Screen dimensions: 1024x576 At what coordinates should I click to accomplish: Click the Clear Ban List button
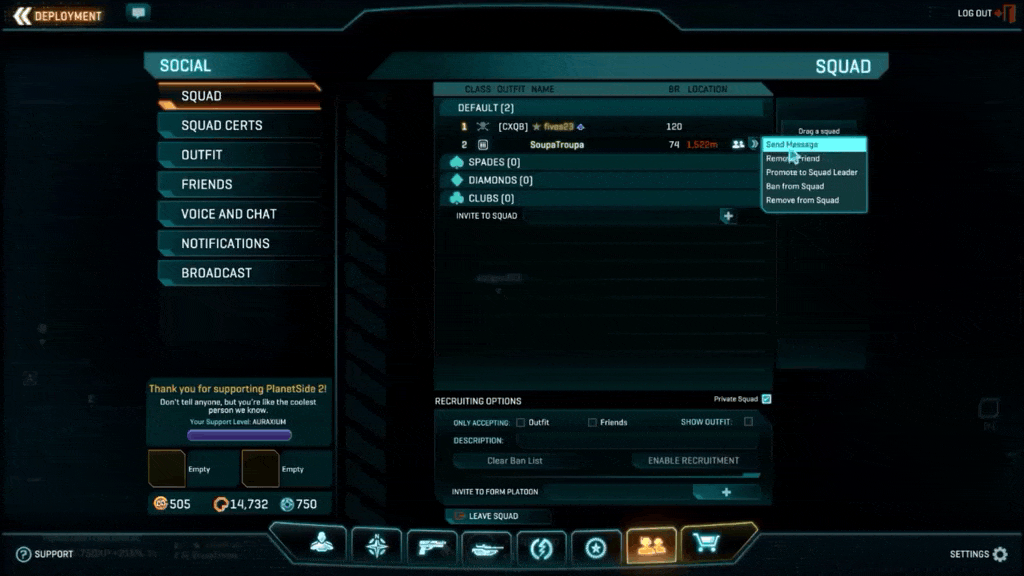tap(515, 461)
